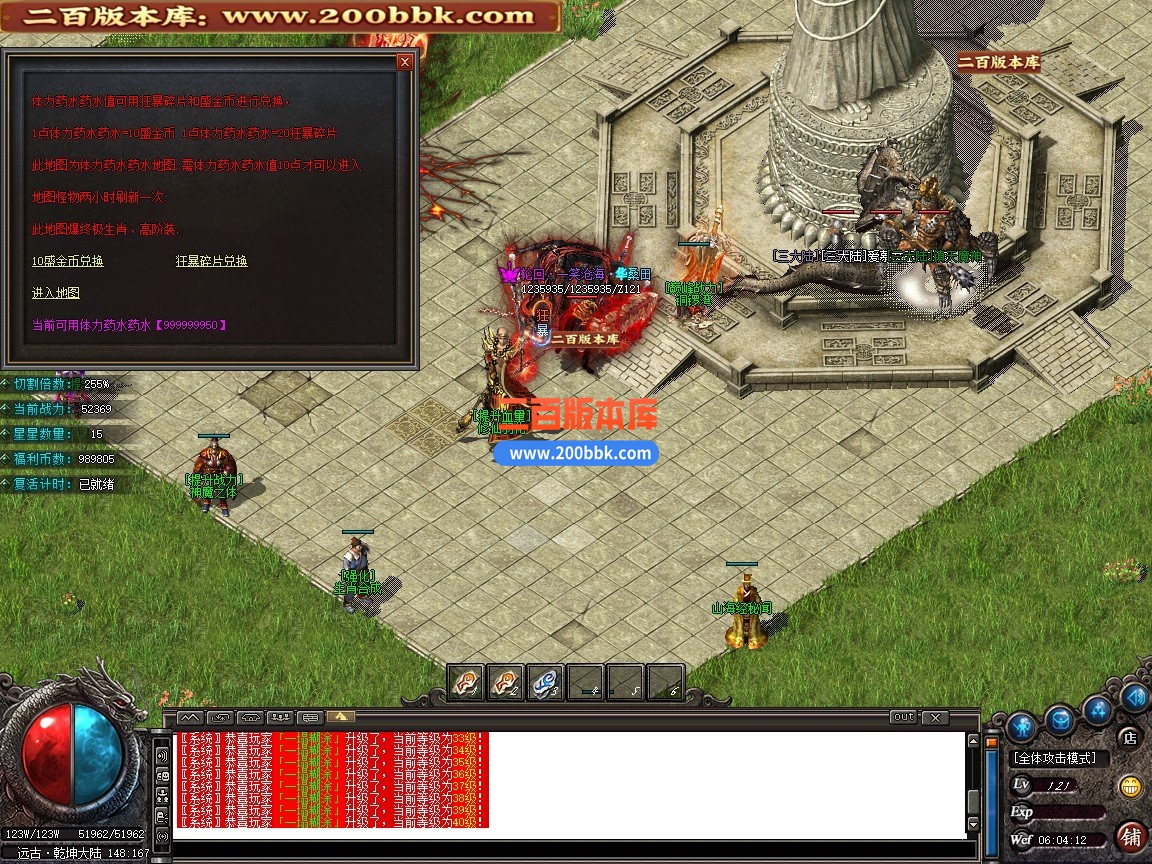Screen dimensions: 1152x864
Task: Open the 铺 store button
Action: click(x=1131, y=835)
